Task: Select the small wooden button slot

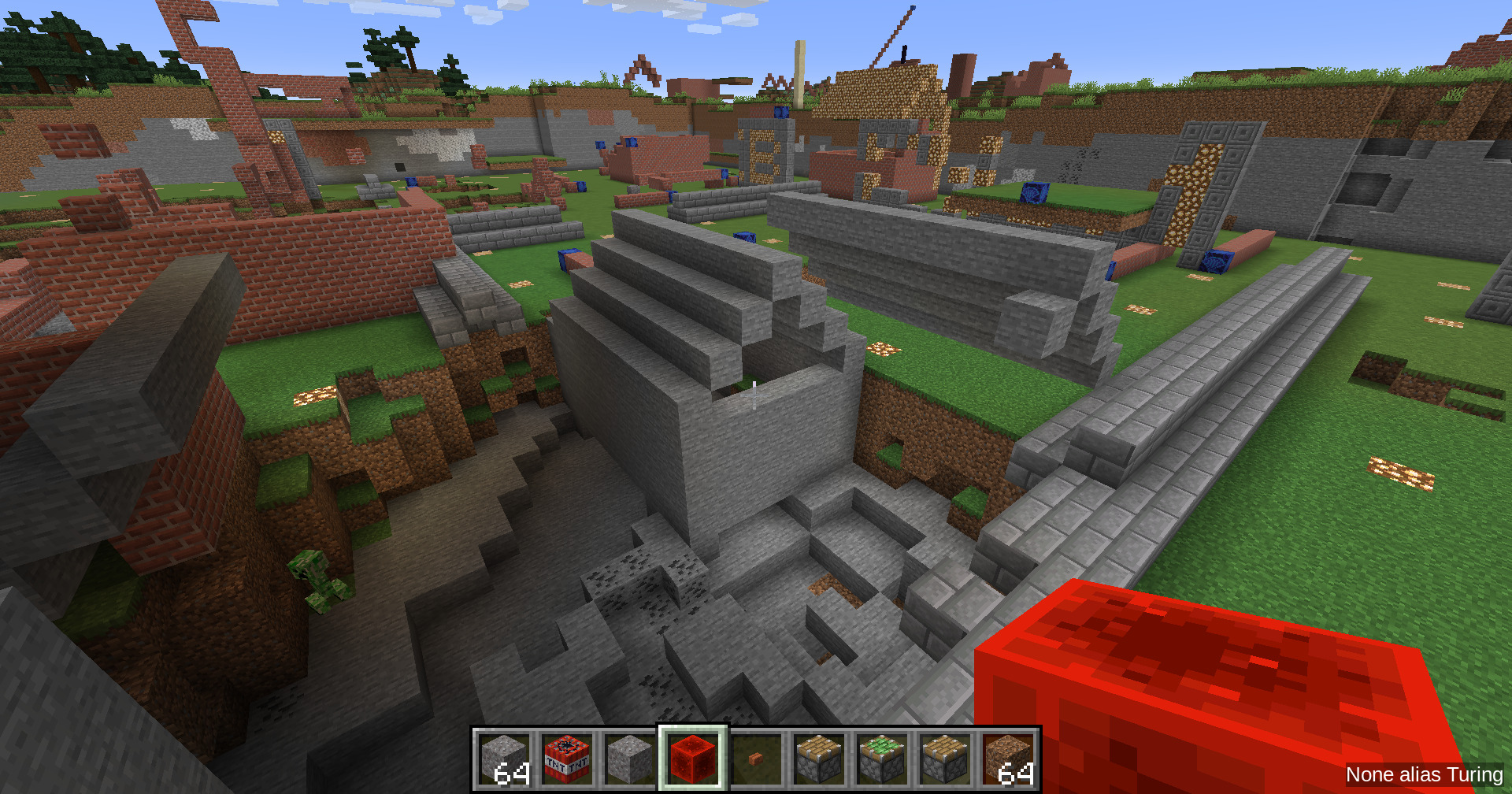Action: pos(756,759)
